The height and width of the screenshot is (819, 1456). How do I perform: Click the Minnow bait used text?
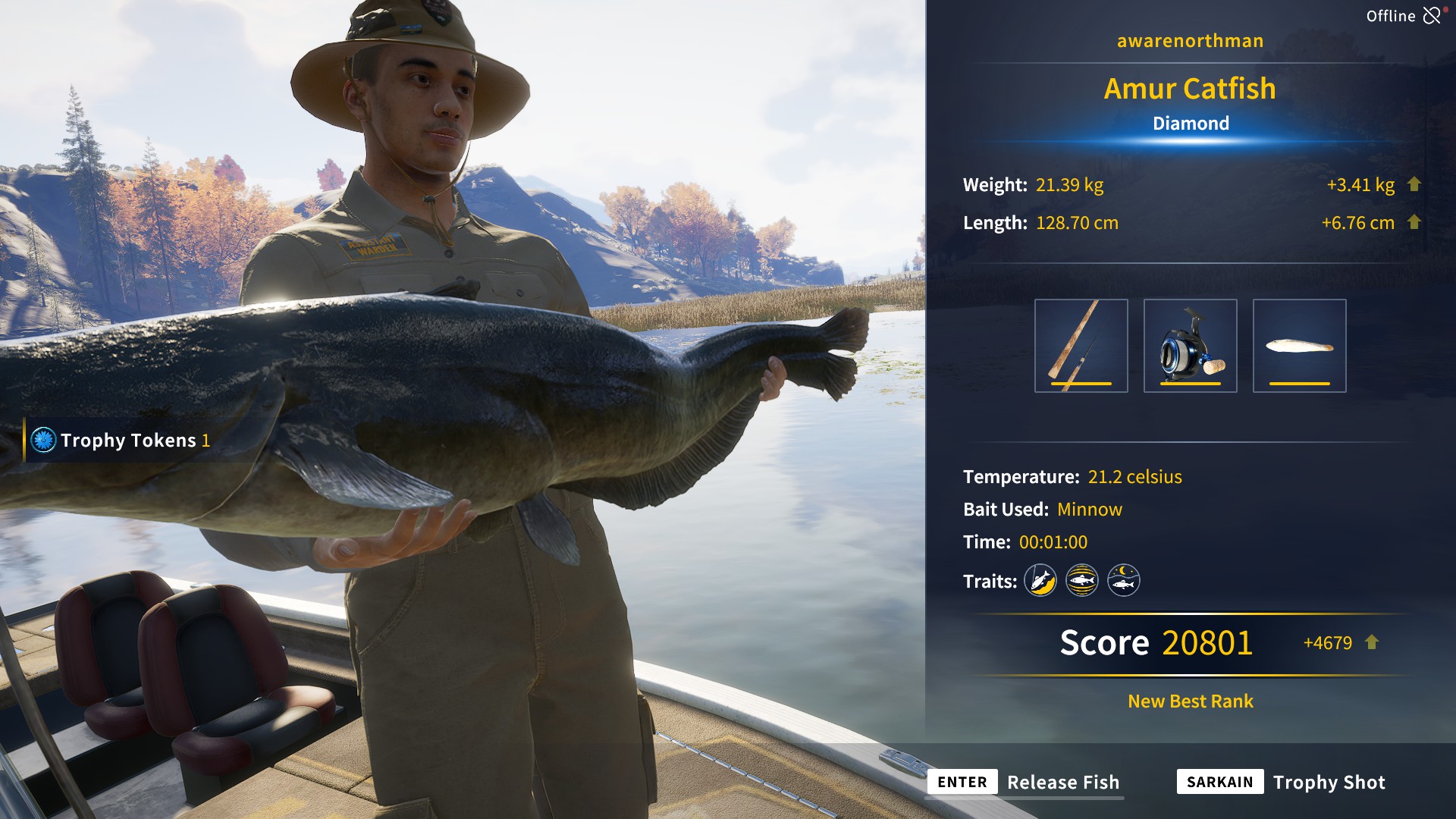(1090, 509)
